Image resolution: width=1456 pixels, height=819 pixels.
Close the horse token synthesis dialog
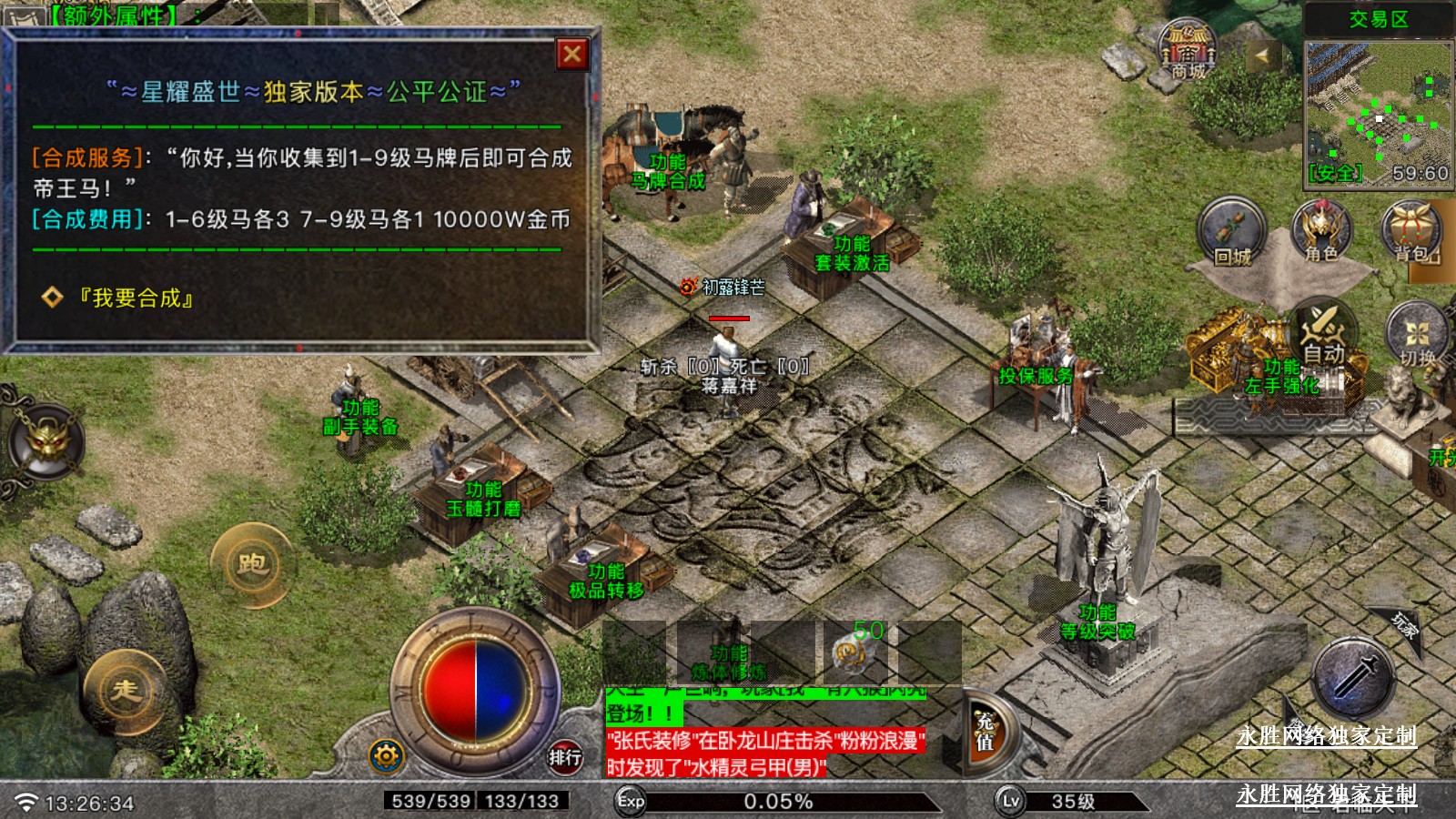[x=572, y=55]
